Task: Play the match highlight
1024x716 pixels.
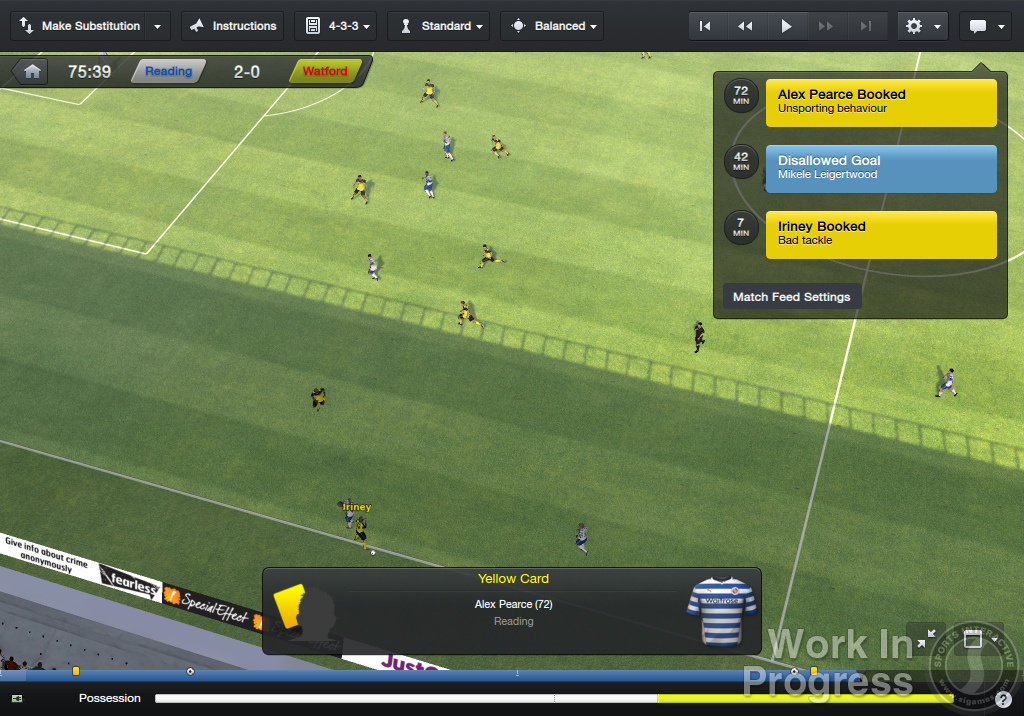Action: click(786, 26)
